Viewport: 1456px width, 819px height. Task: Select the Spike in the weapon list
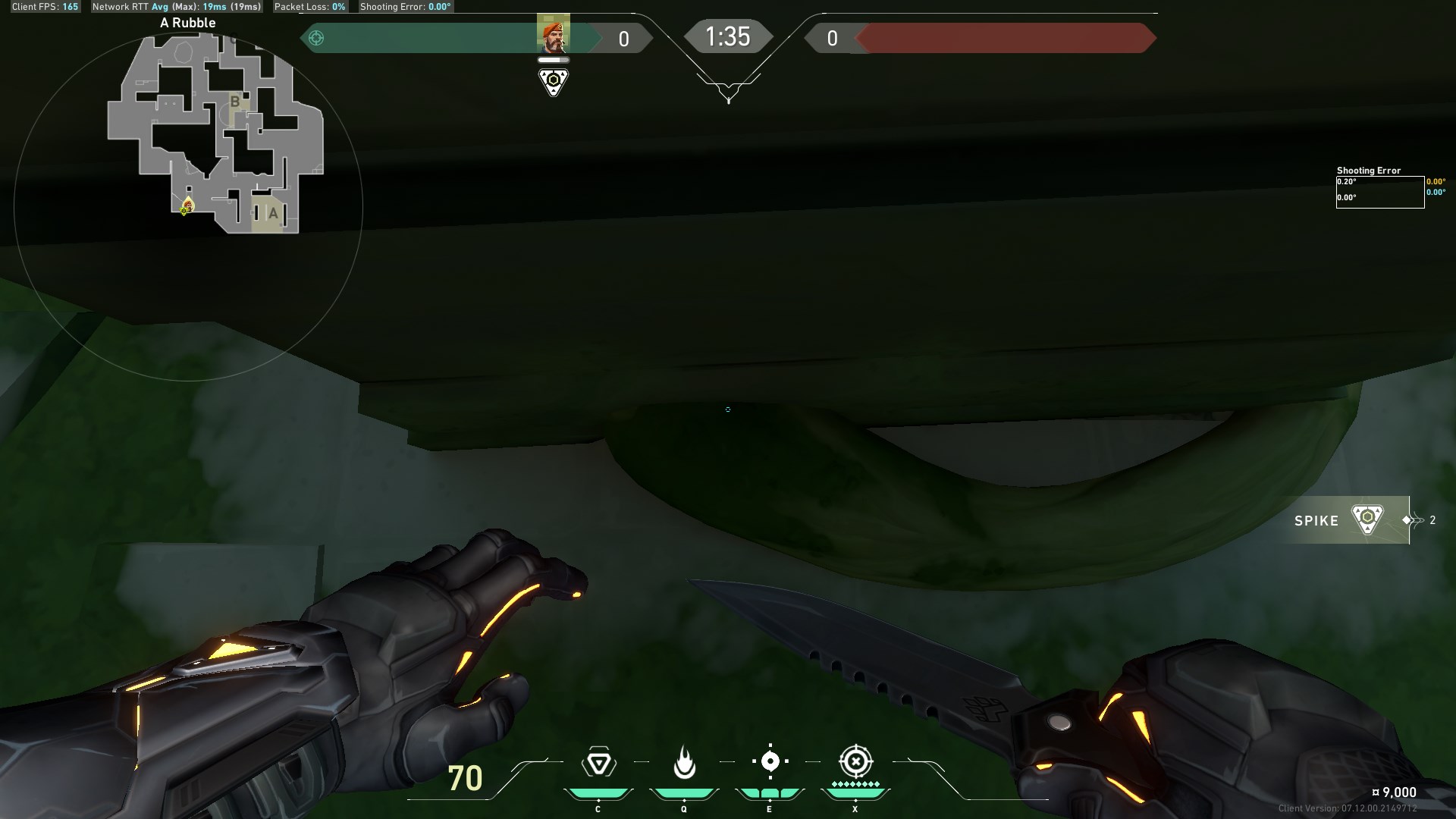[1342, 520]
